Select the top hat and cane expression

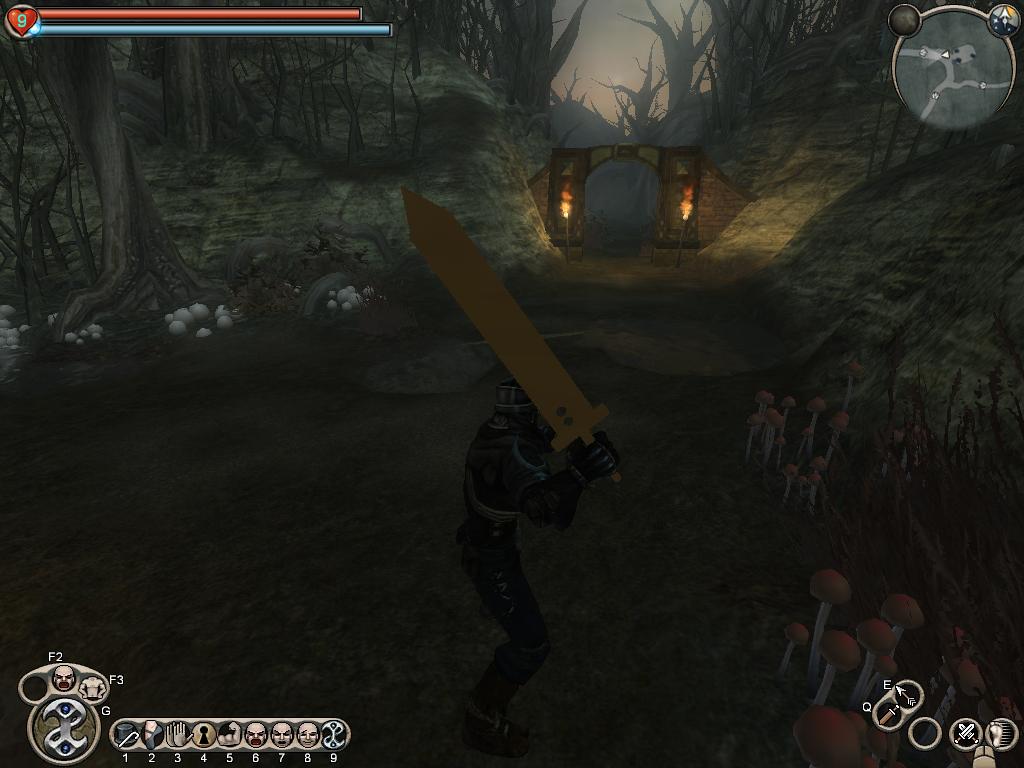[x=126, y=737]
